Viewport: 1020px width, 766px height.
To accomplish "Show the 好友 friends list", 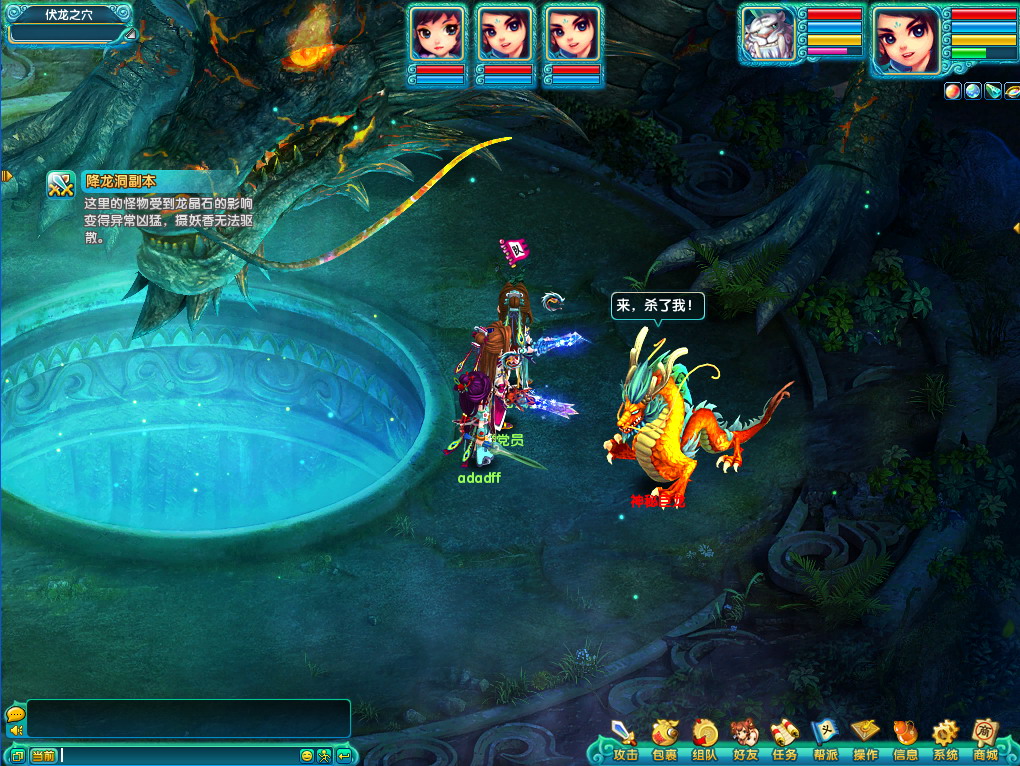I will 744,738.
